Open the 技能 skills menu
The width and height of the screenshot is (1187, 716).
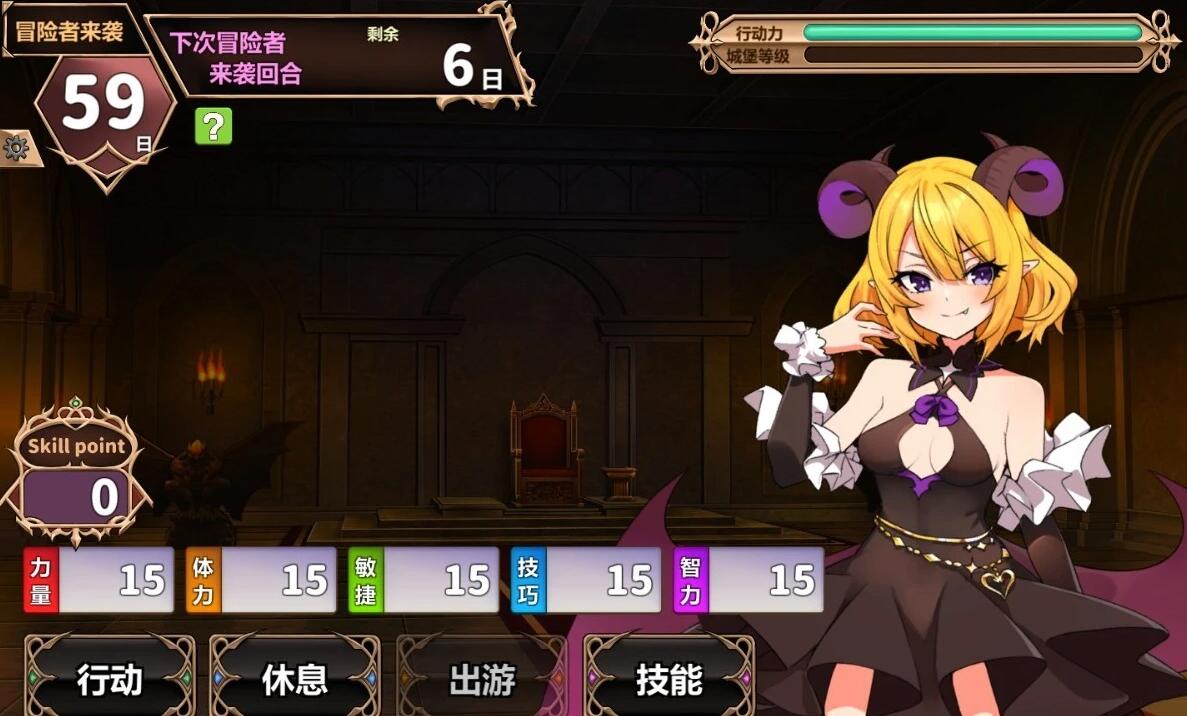tap(669, 679)
